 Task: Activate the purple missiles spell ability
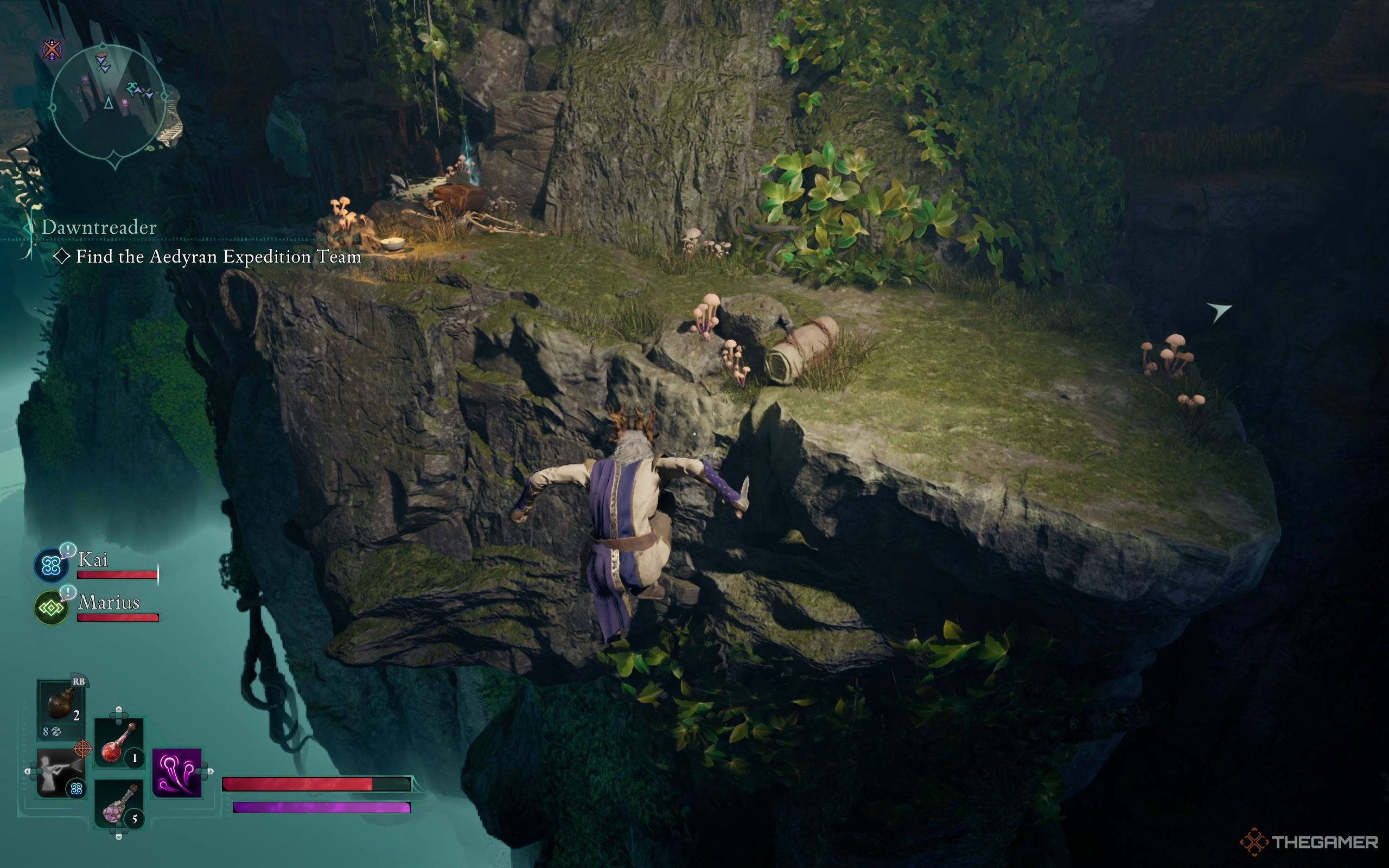click(x=177, y=772)
